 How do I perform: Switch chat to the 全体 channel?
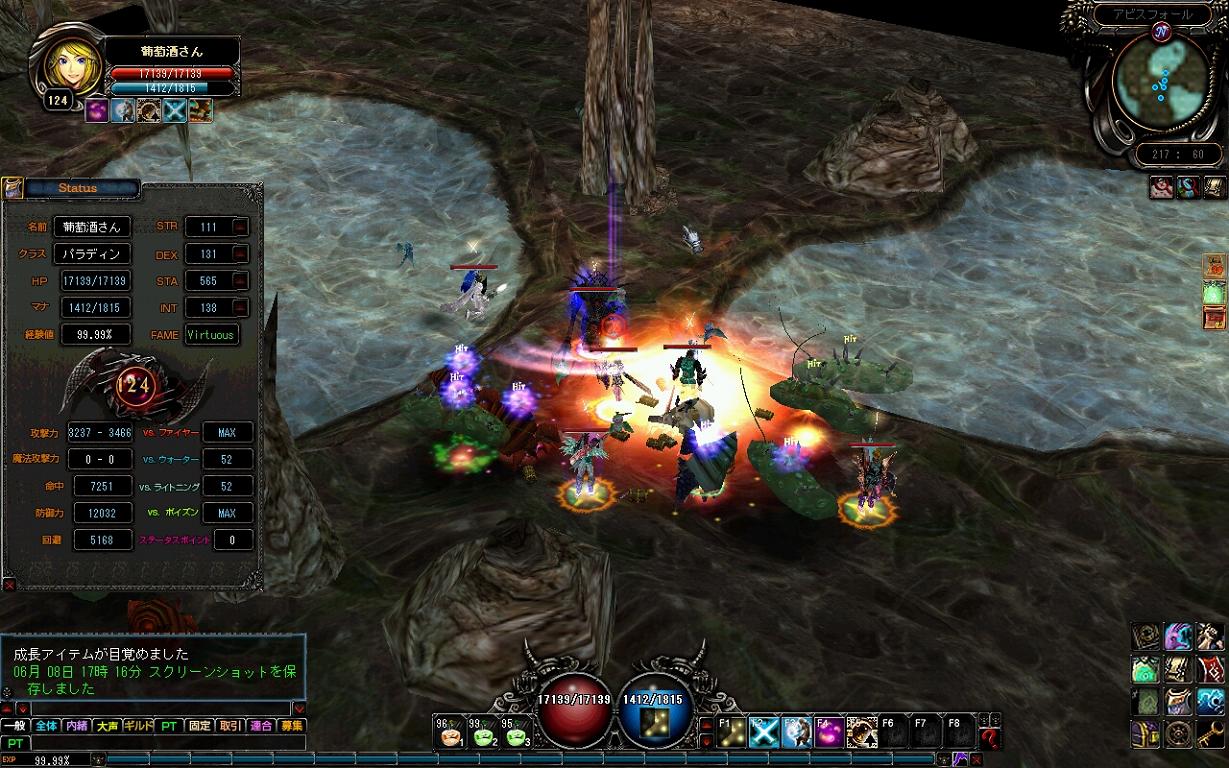point(46,726)
